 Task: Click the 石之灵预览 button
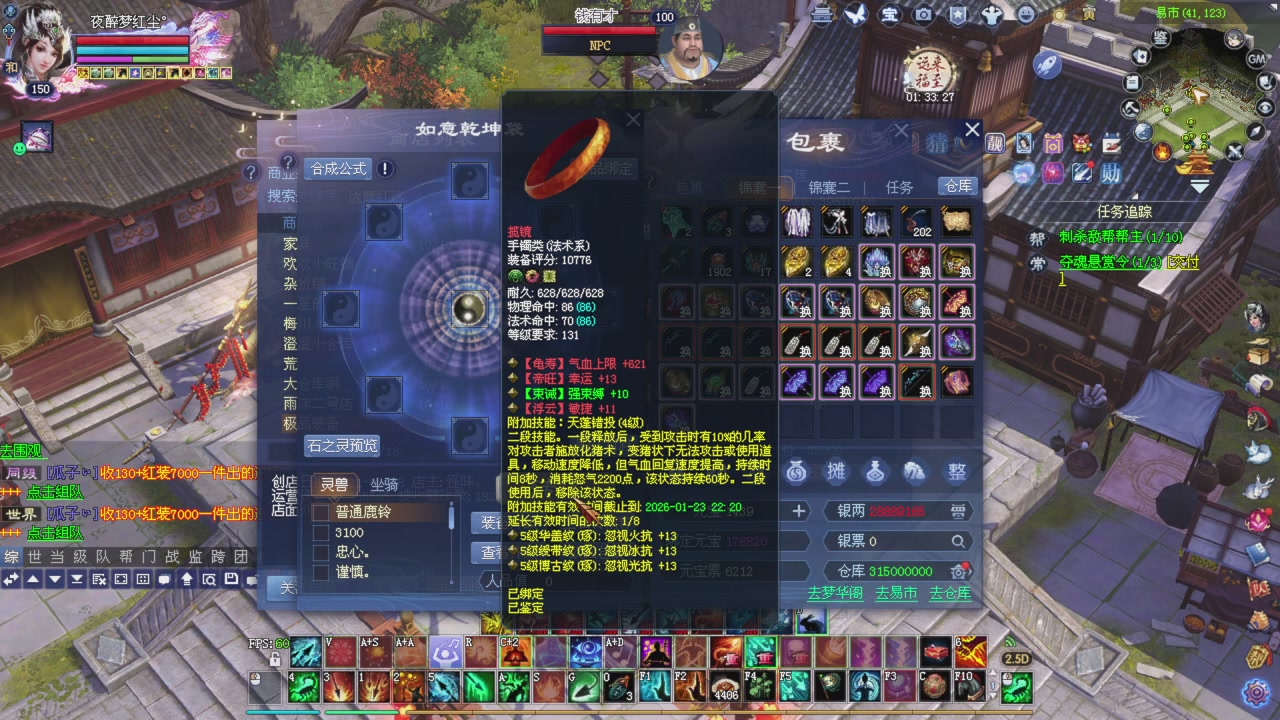(341, 447)
